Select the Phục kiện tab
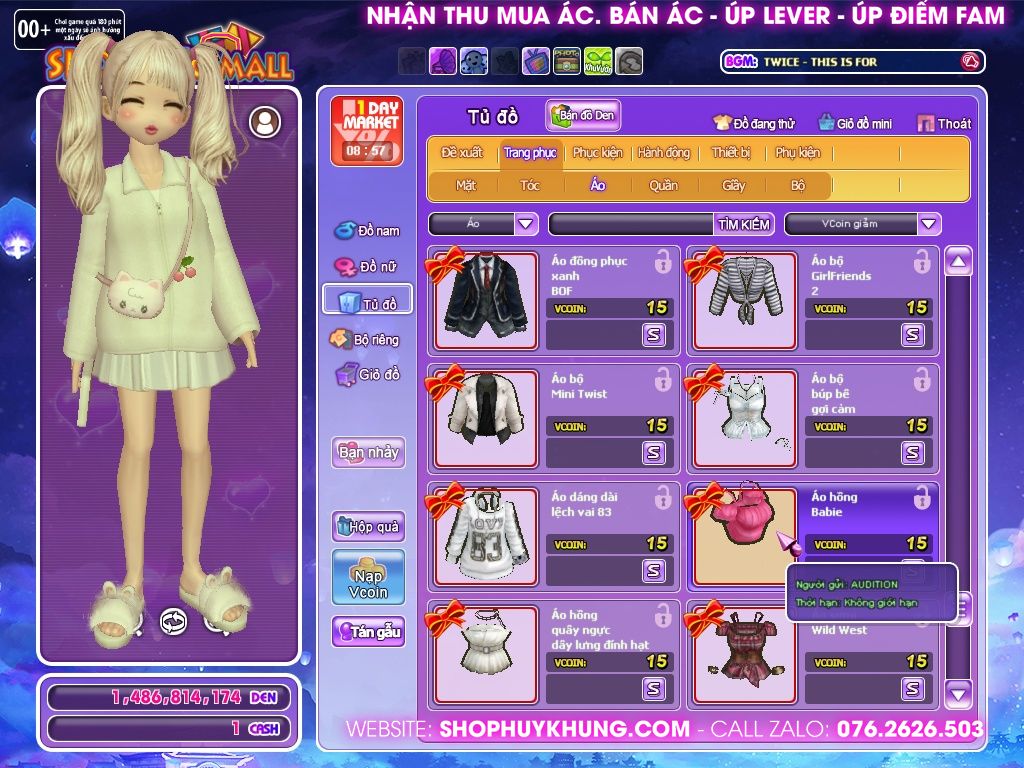This screenshot has width=1024, height=768. click(597, 153)
